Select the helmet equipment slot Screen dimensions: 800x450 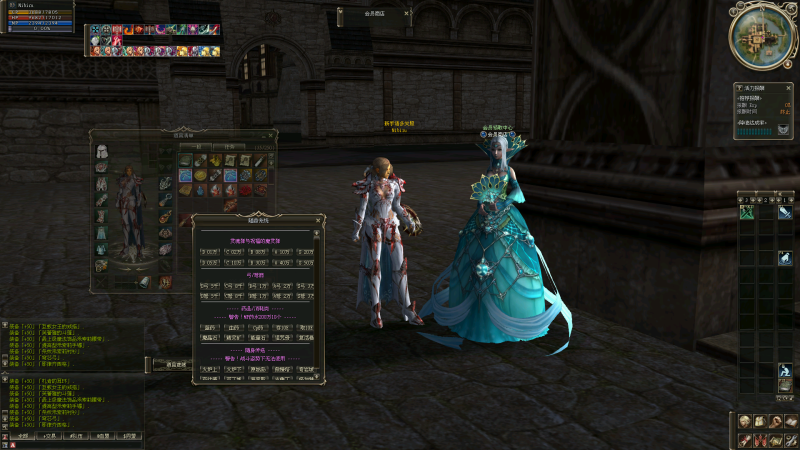click(102, 152)
